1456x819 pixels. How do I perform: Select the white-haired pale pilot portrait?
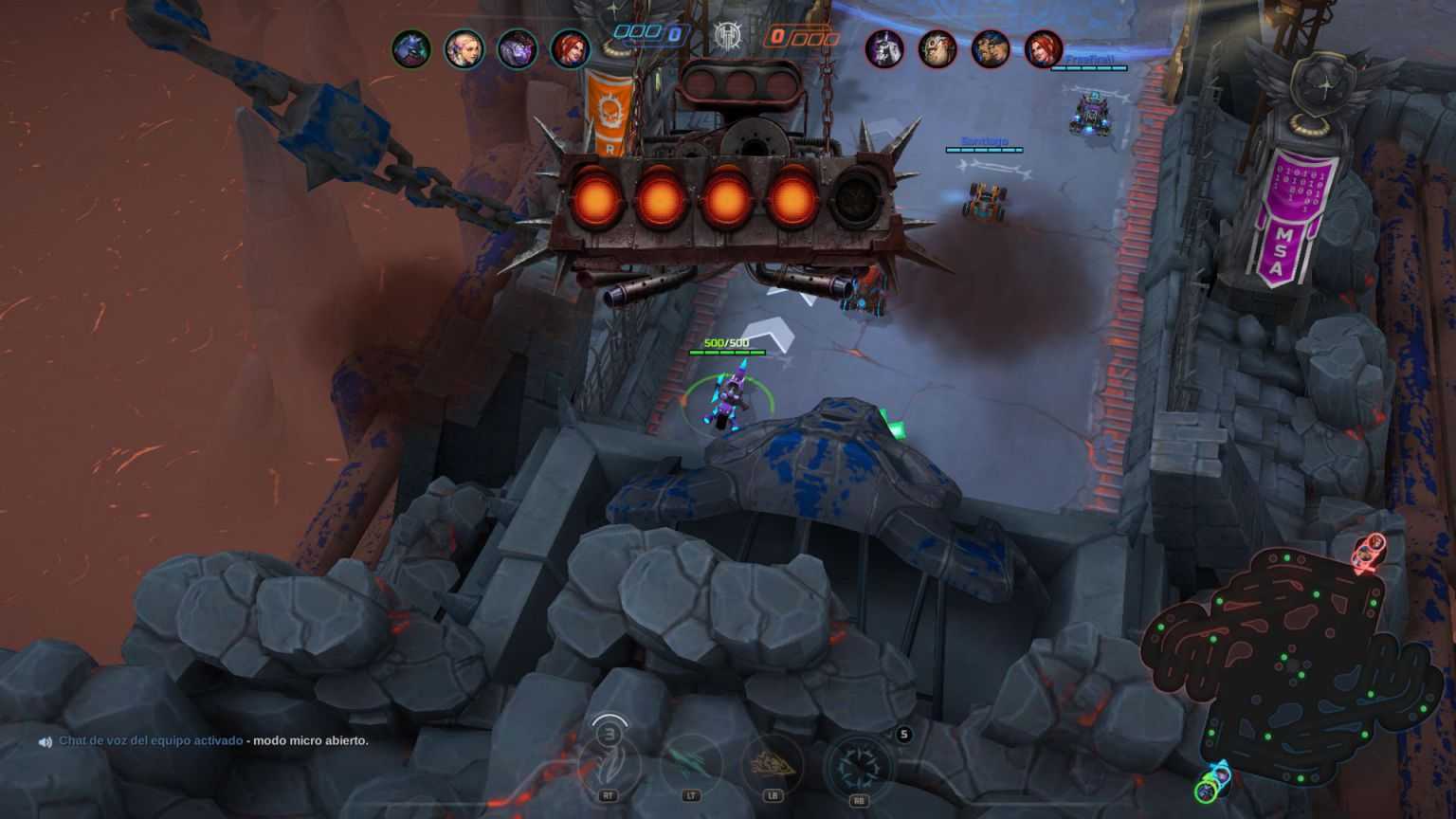[x=883, y=48]
